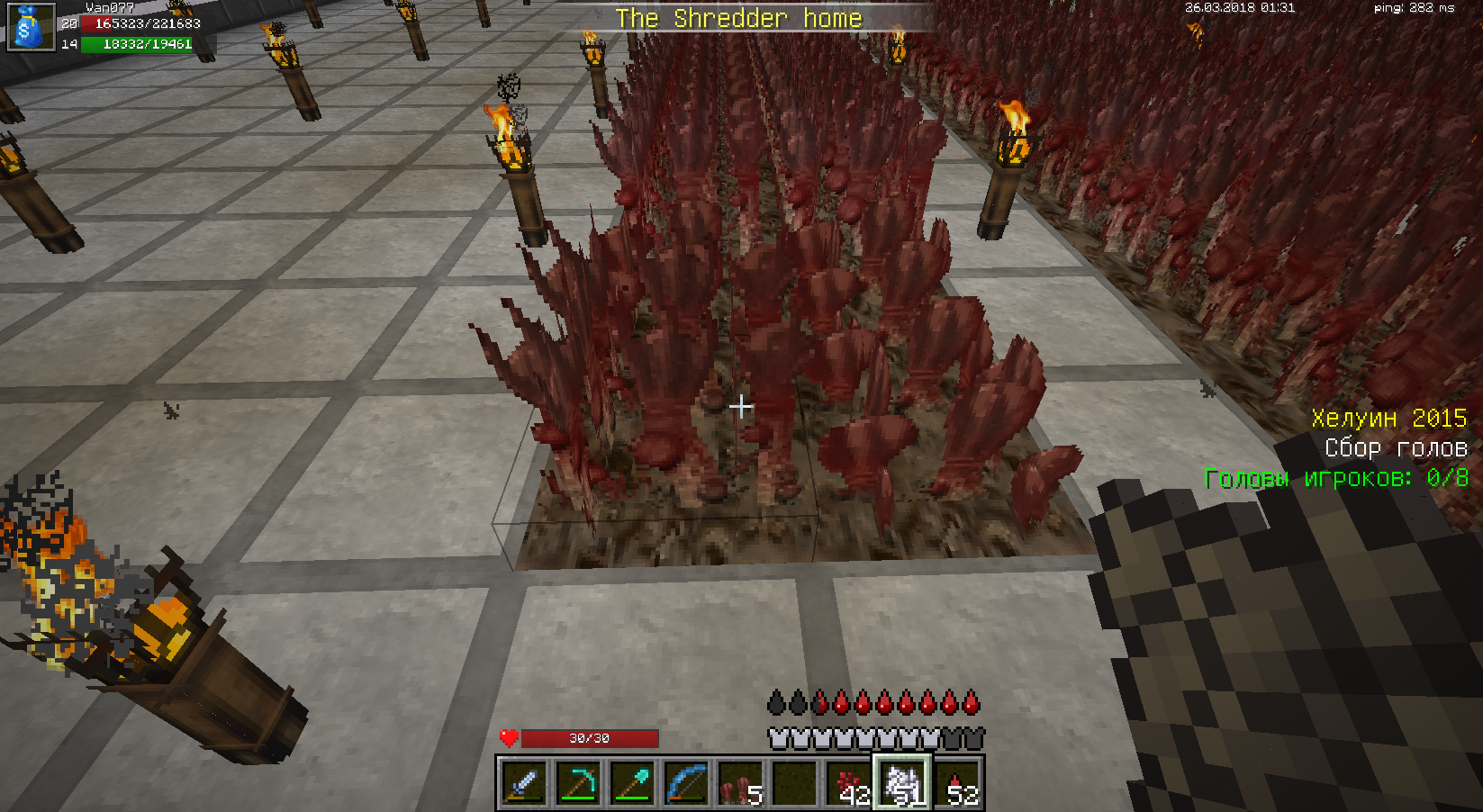Equip the blue bow slot

tap(686, 783)
